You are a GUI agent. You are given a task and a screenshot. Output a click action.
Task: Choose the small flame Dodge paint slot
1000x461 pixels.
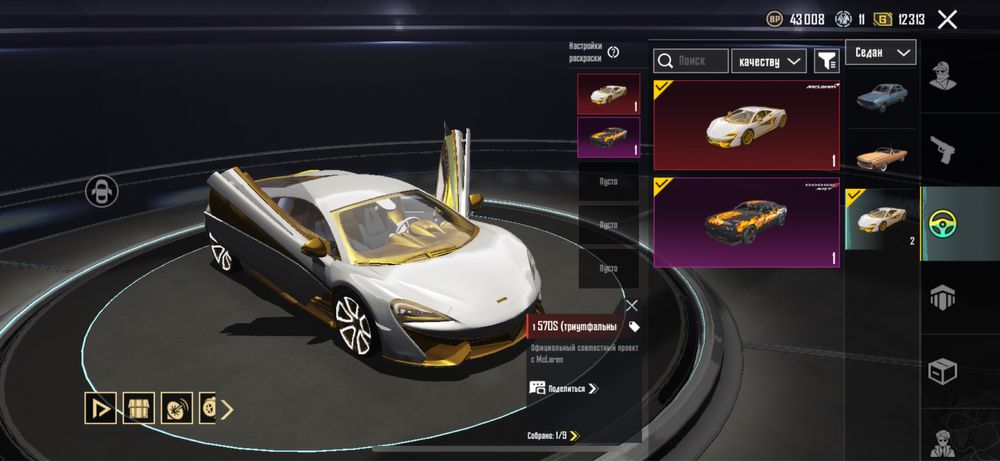pos(608,137)
